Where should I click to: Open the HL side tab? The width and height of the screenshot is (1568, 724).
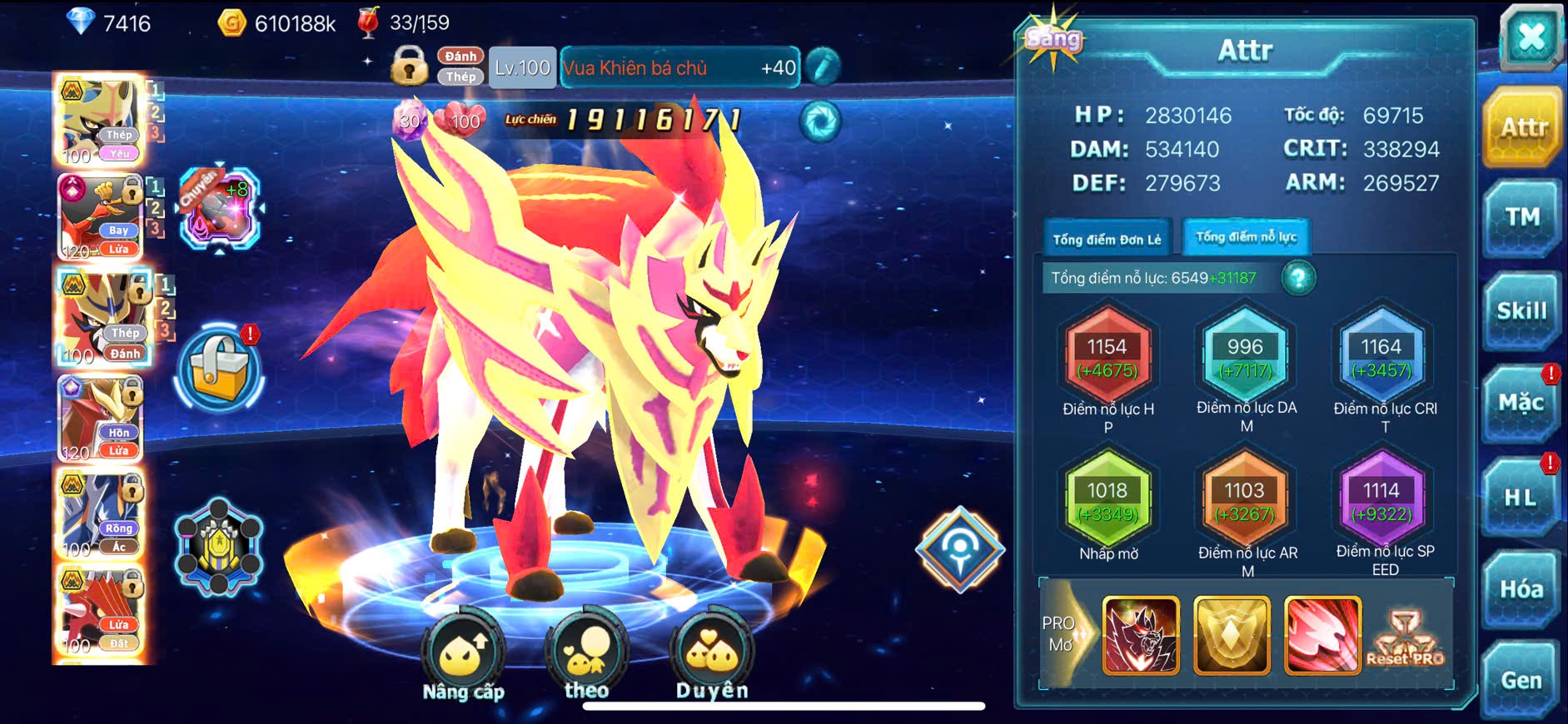[x=1520, y=498]
